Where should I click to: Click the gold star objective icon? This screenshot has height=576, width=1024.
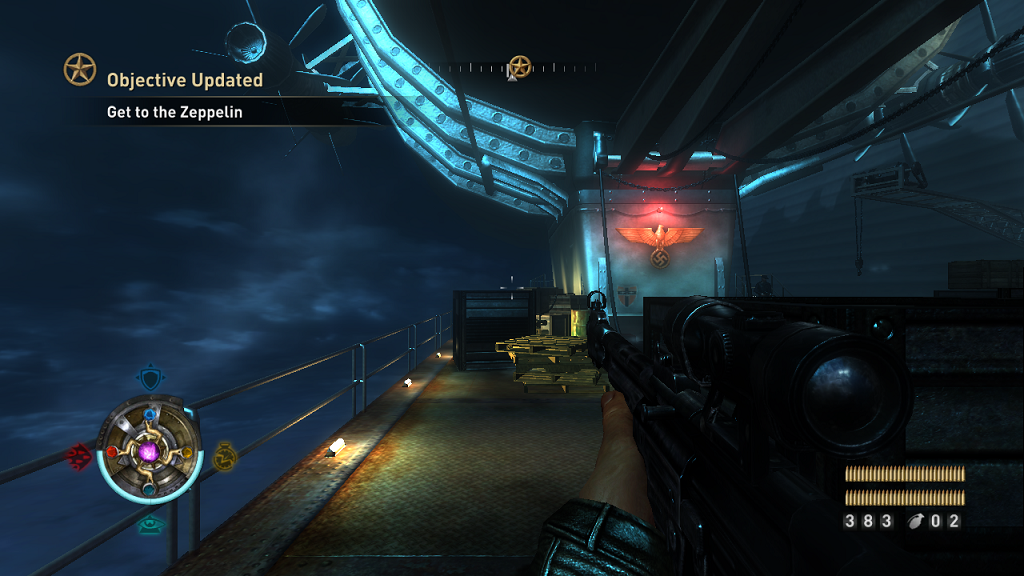[80, 69]
